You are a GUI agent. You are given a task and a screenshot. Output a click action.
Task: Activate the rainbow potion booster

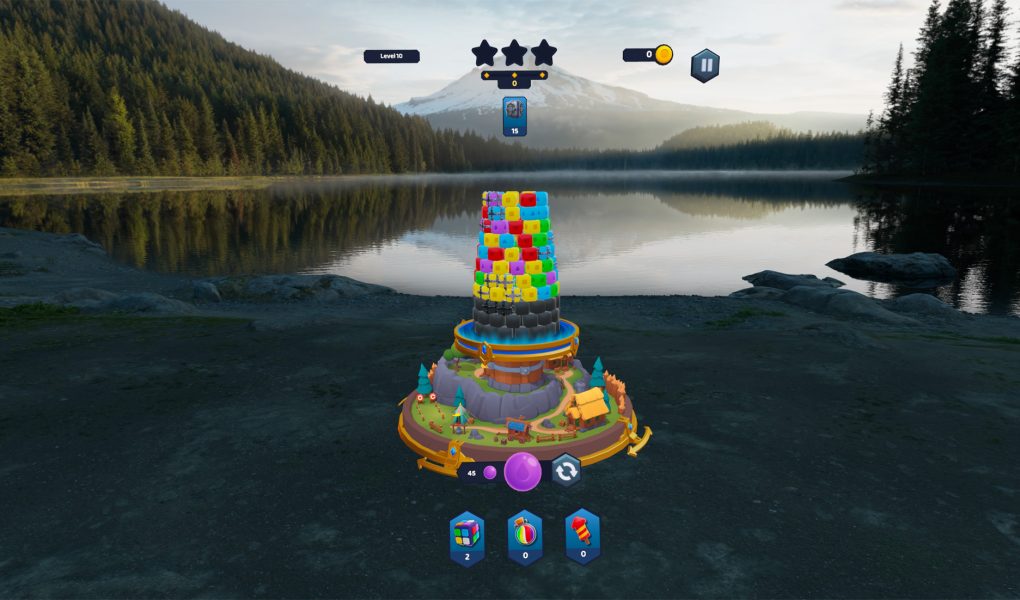(525, 536)
